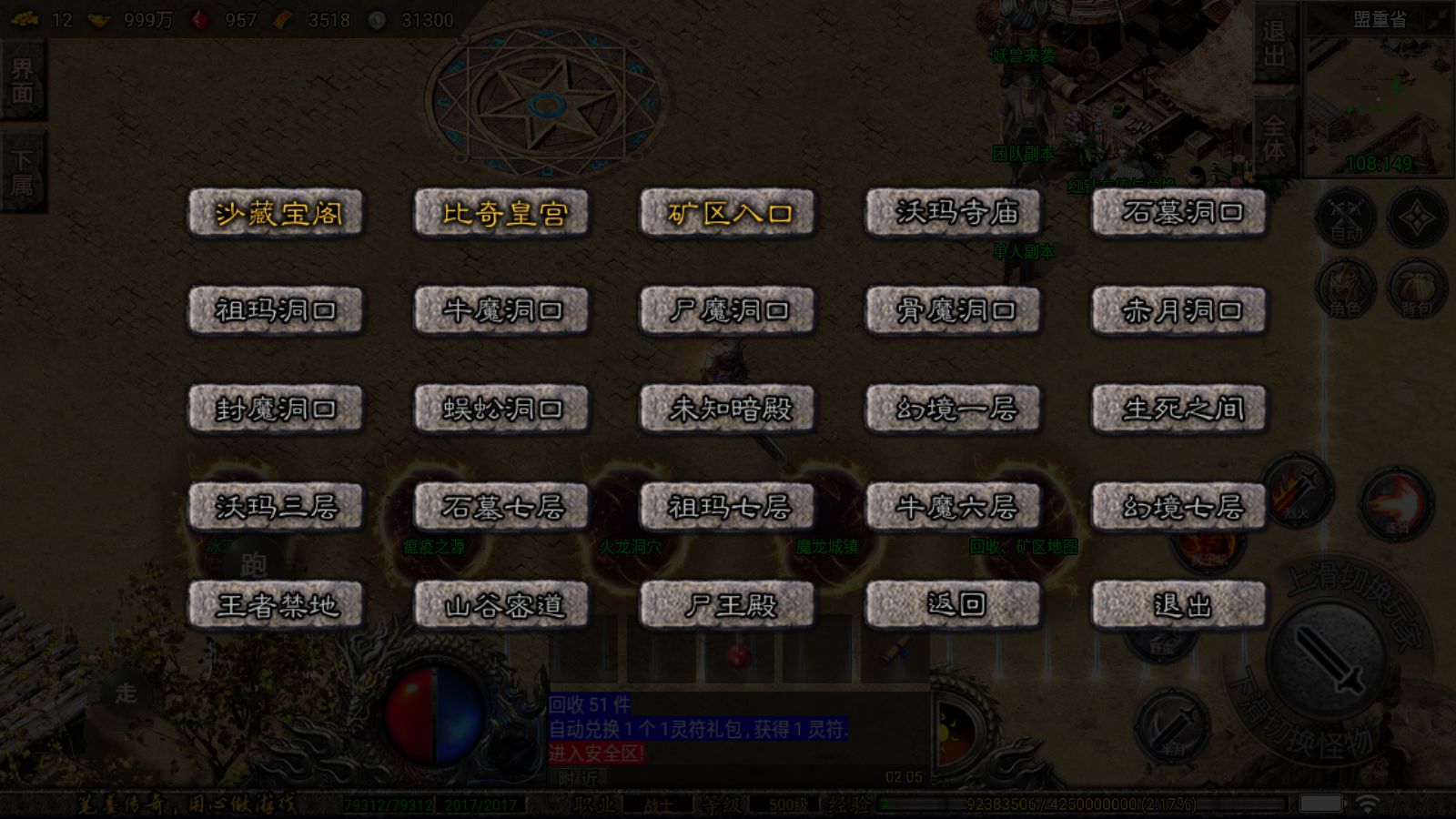Select the 沙藏宝阁 teleport button

click(276, 213)
